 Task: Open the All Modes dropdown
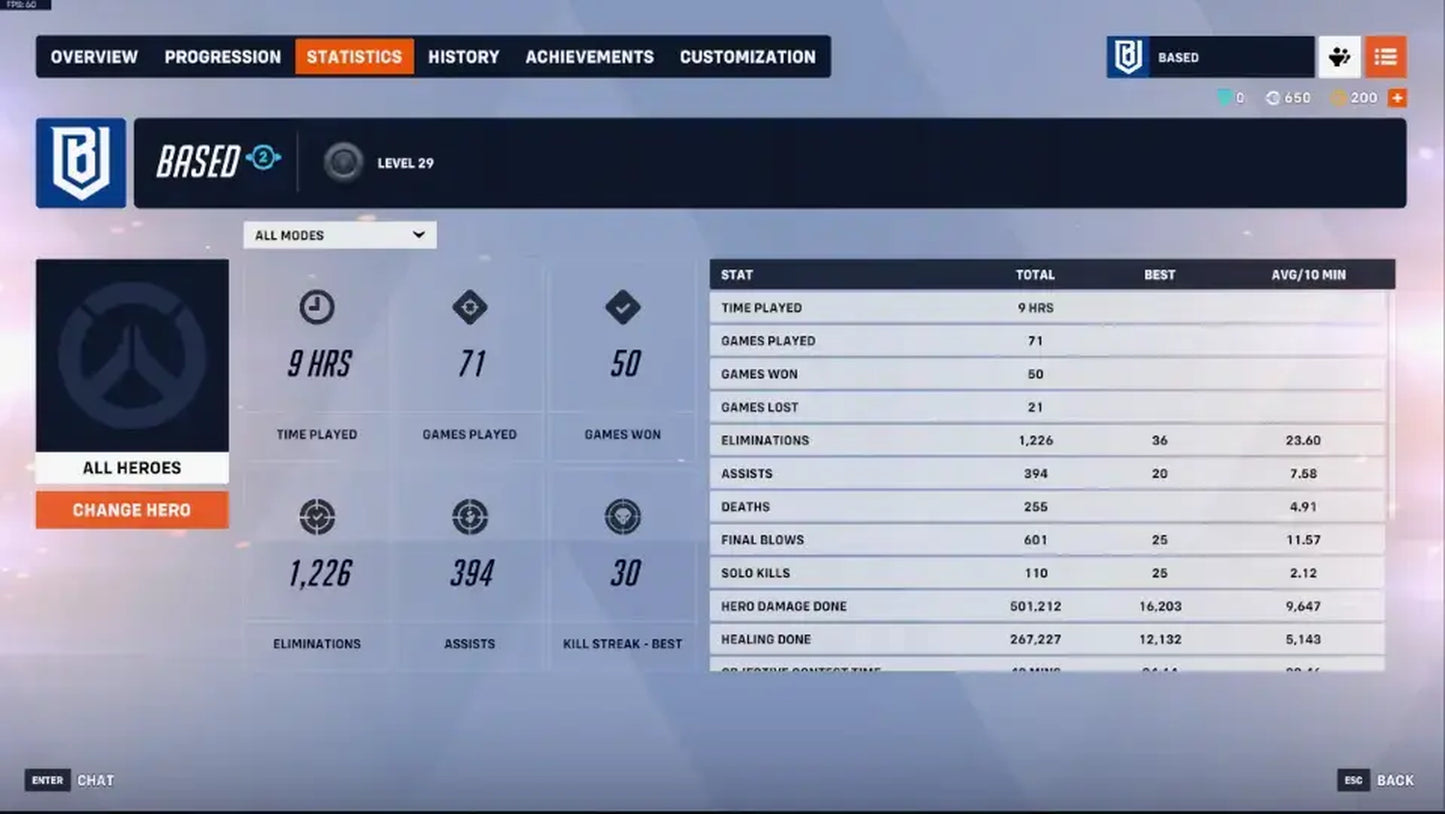click(340, 234)
